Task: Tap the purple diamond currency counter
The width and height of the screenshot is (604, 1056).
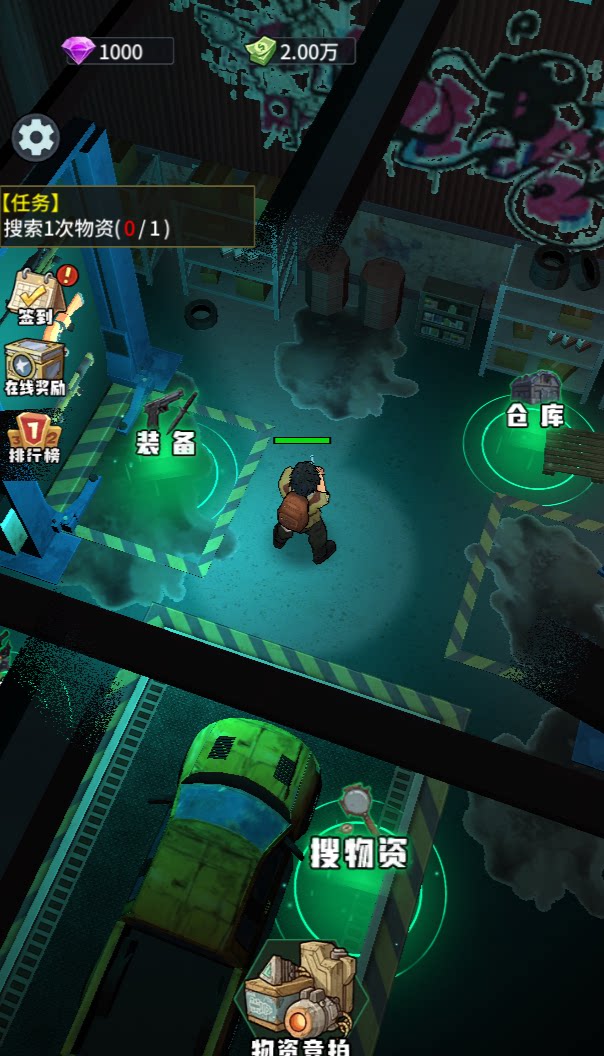Action: [x=118, y=51]
